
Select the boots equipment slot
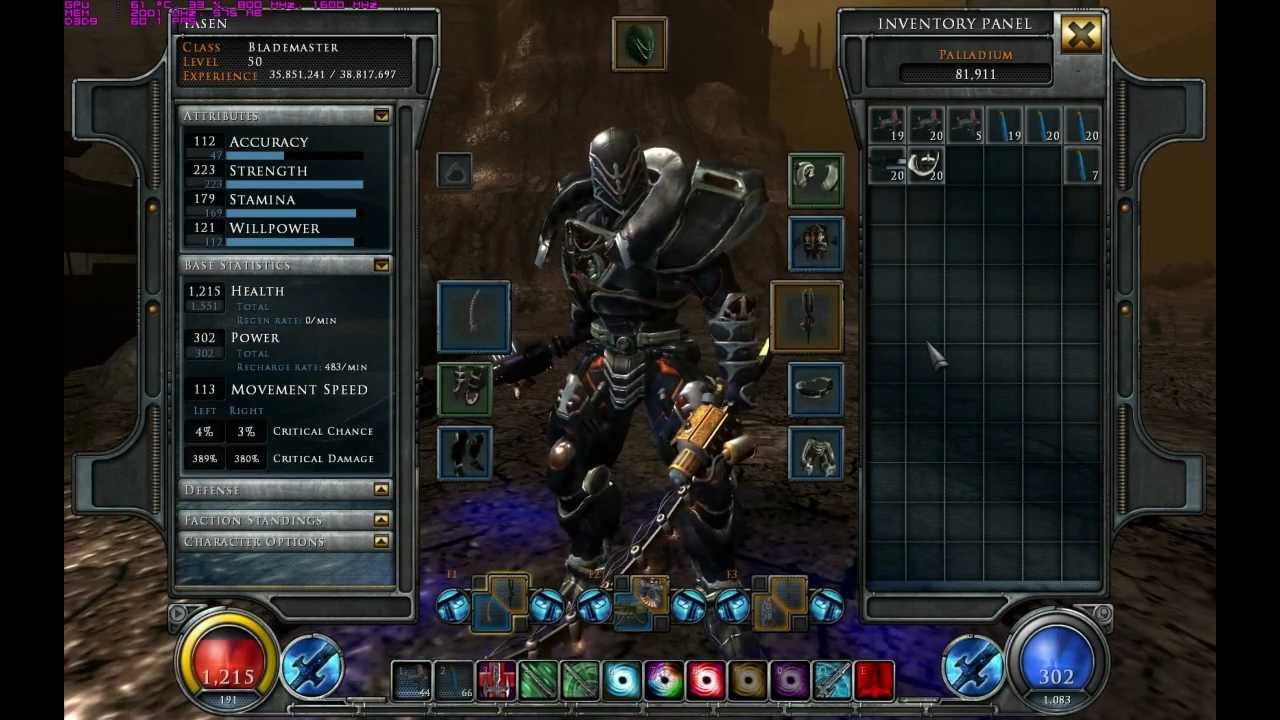pyautogui.click(x=465, y=453)
